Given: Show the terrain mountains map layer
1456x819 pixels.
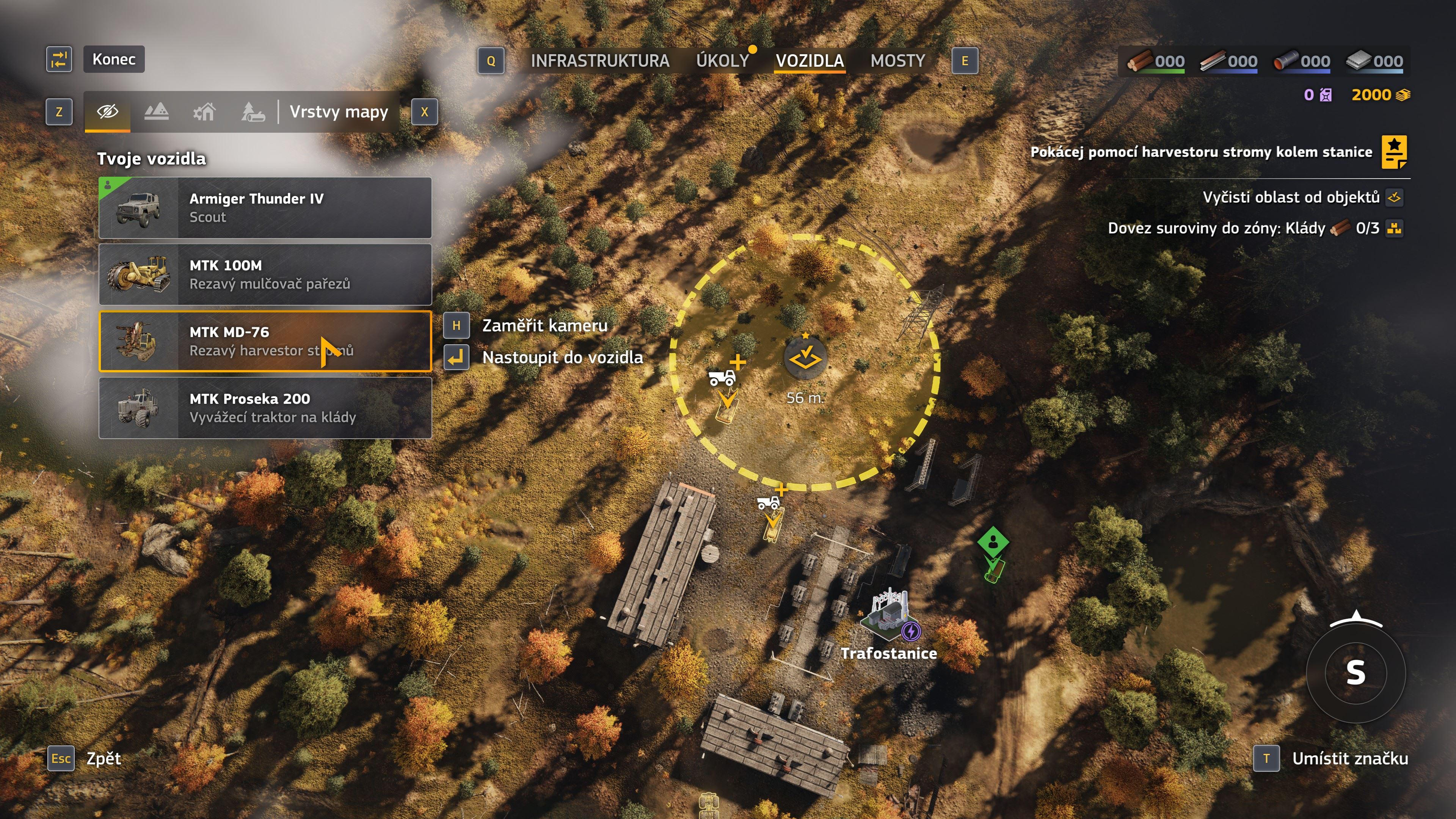Looking at the screenshot, I should 157,111.
